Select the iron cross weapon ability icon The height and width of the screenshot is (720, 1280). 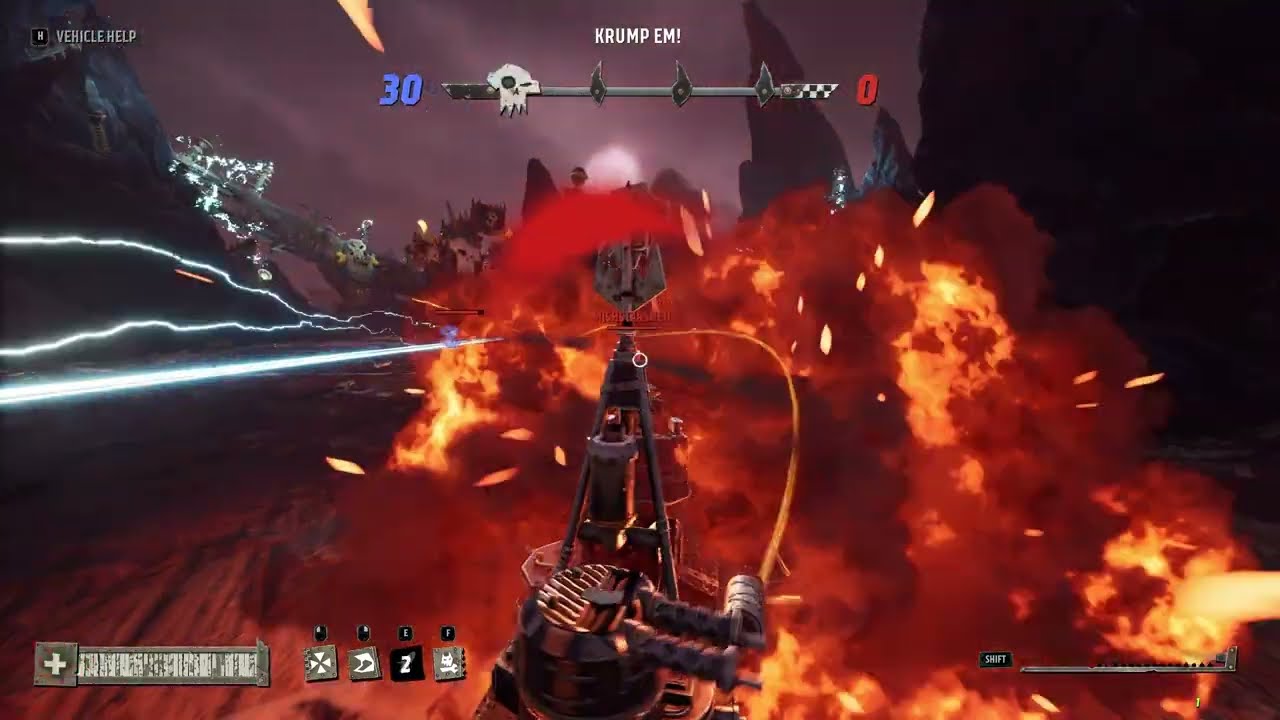click(320, 663)
